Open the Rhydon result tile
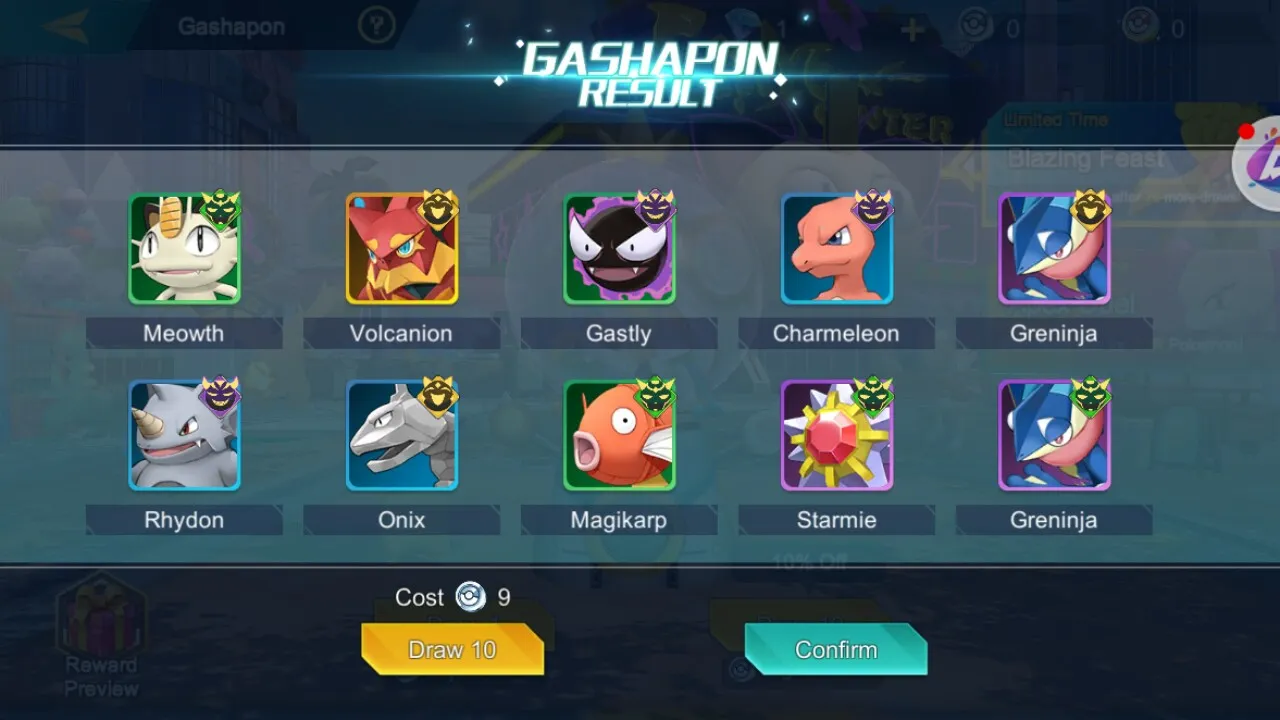1280x720 pixels. [184, 435]
